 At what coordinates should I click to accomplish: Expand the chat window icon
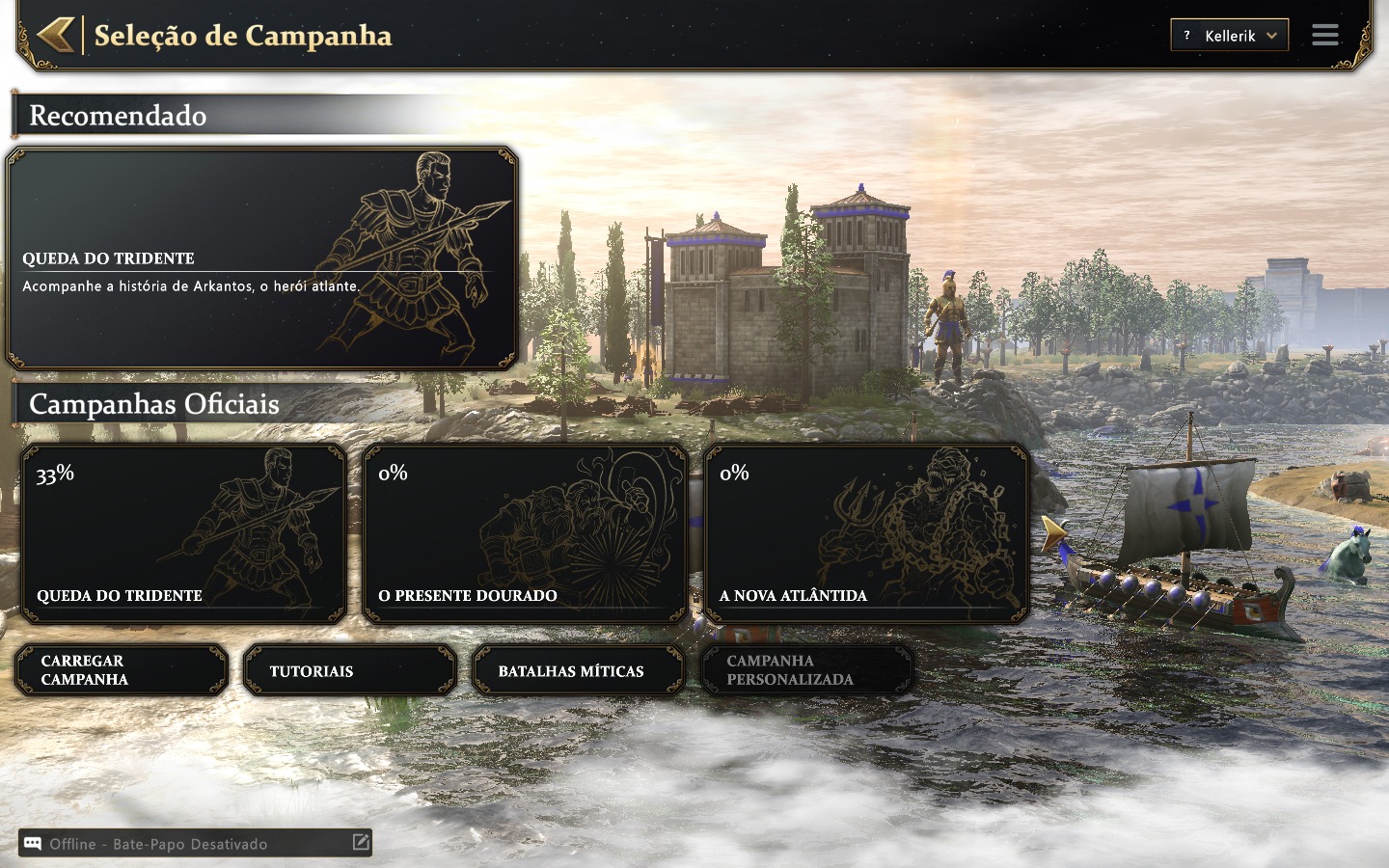coord(361,842)
